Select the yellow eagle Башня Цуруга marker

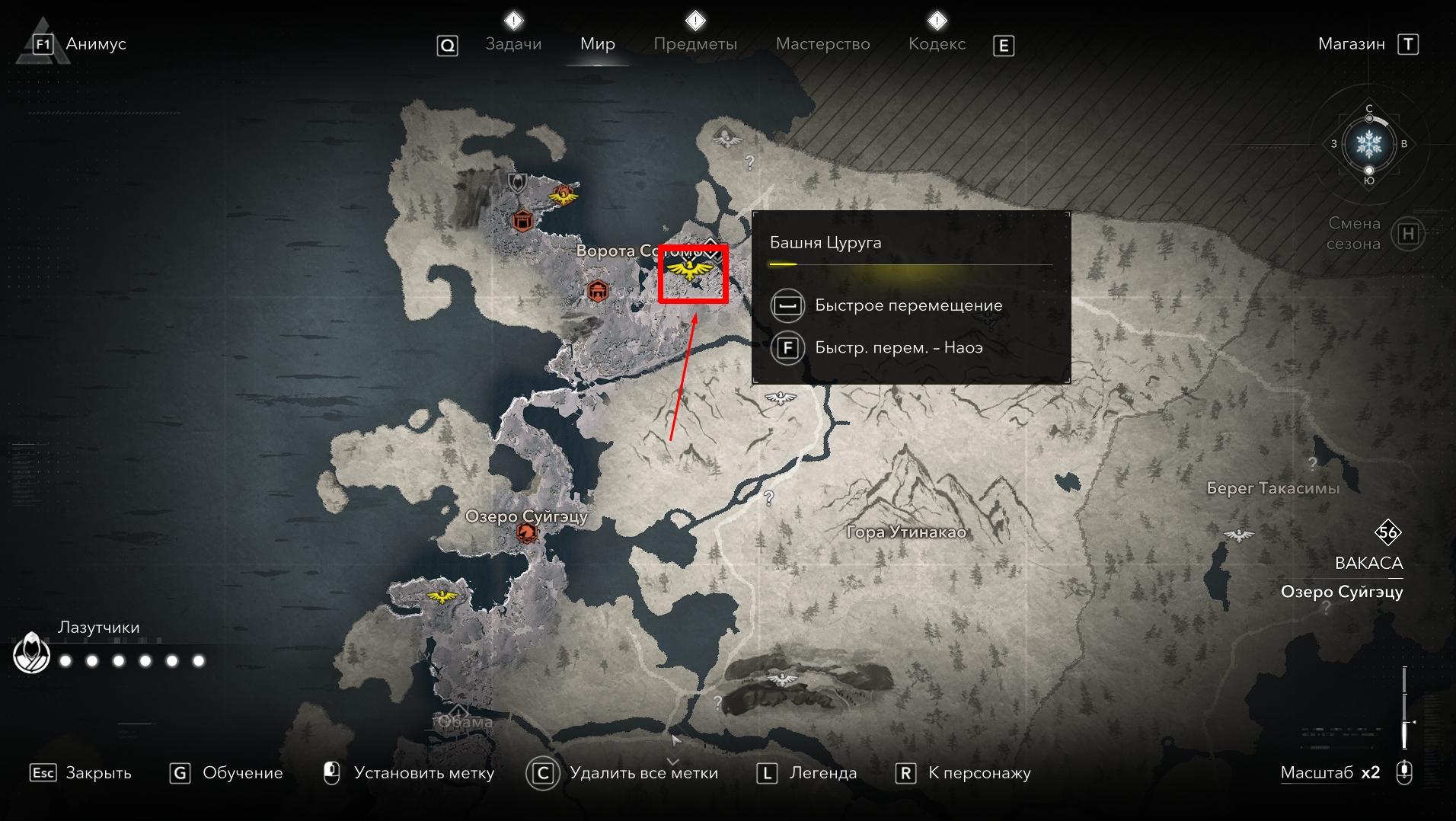click(x=690, y=269)
